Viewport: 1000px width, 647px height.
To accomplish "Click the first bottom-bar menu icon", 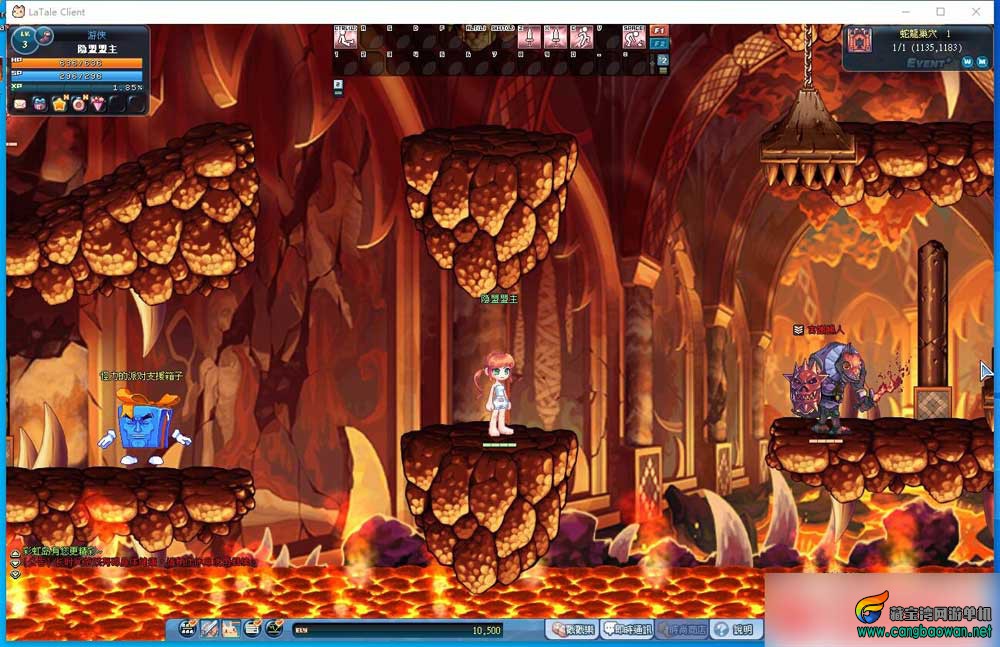I will click(x=187, y=629).
